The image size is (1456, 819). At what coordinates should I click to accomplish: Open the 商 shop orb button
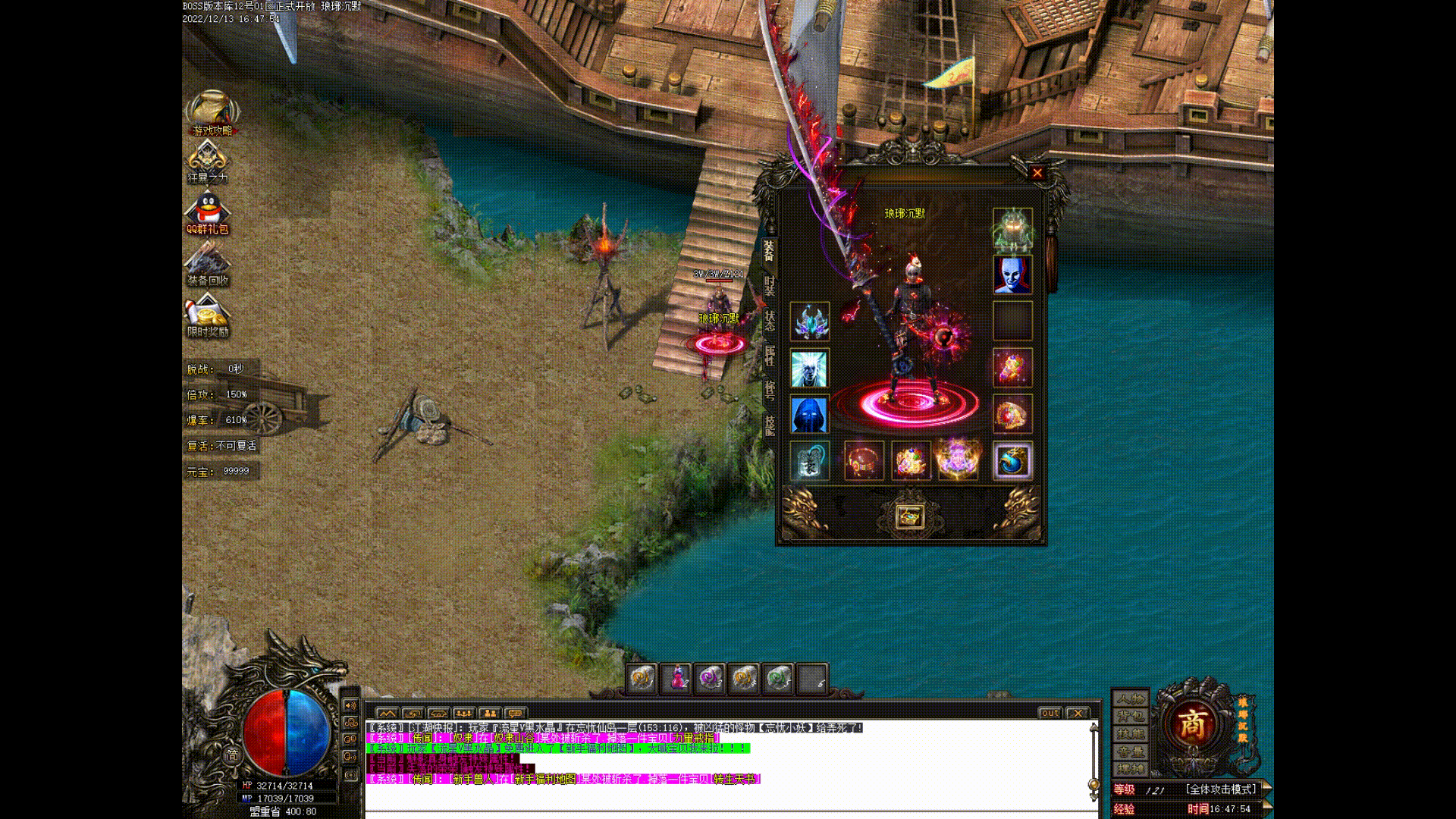click(1191, 726)
